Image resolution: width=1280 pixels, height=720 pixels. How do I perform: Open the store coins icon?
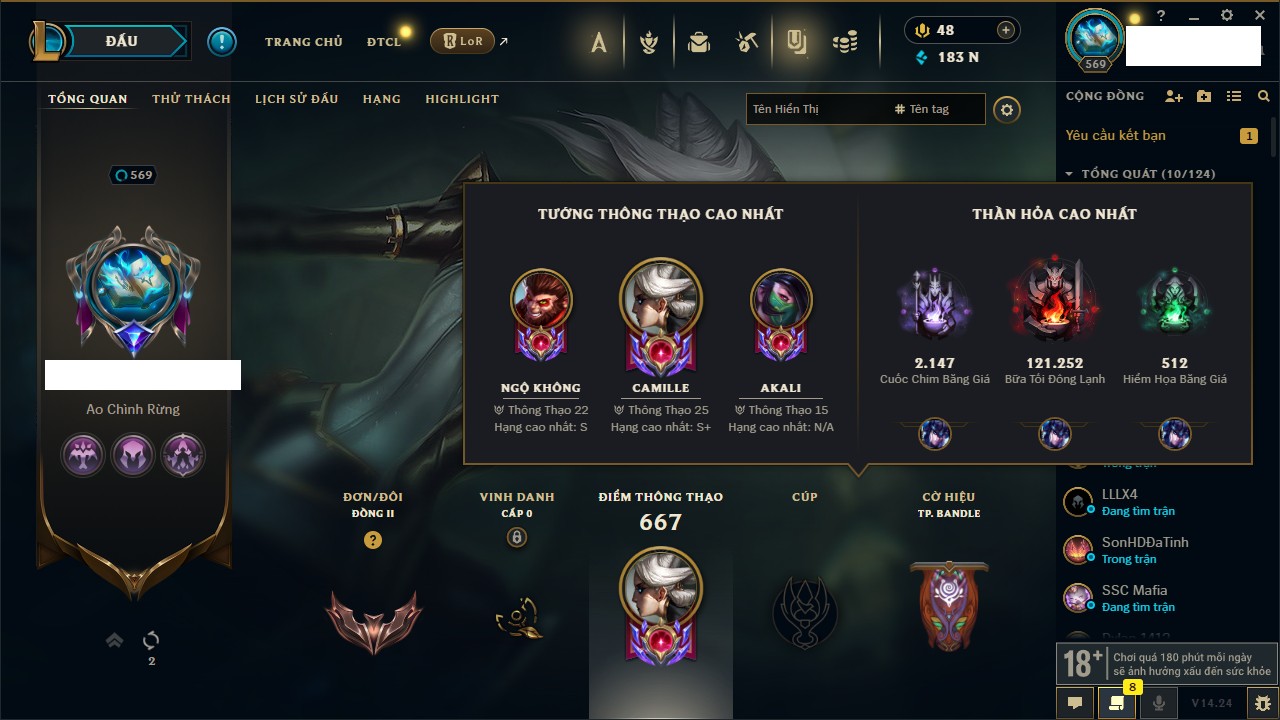(846, 42)
